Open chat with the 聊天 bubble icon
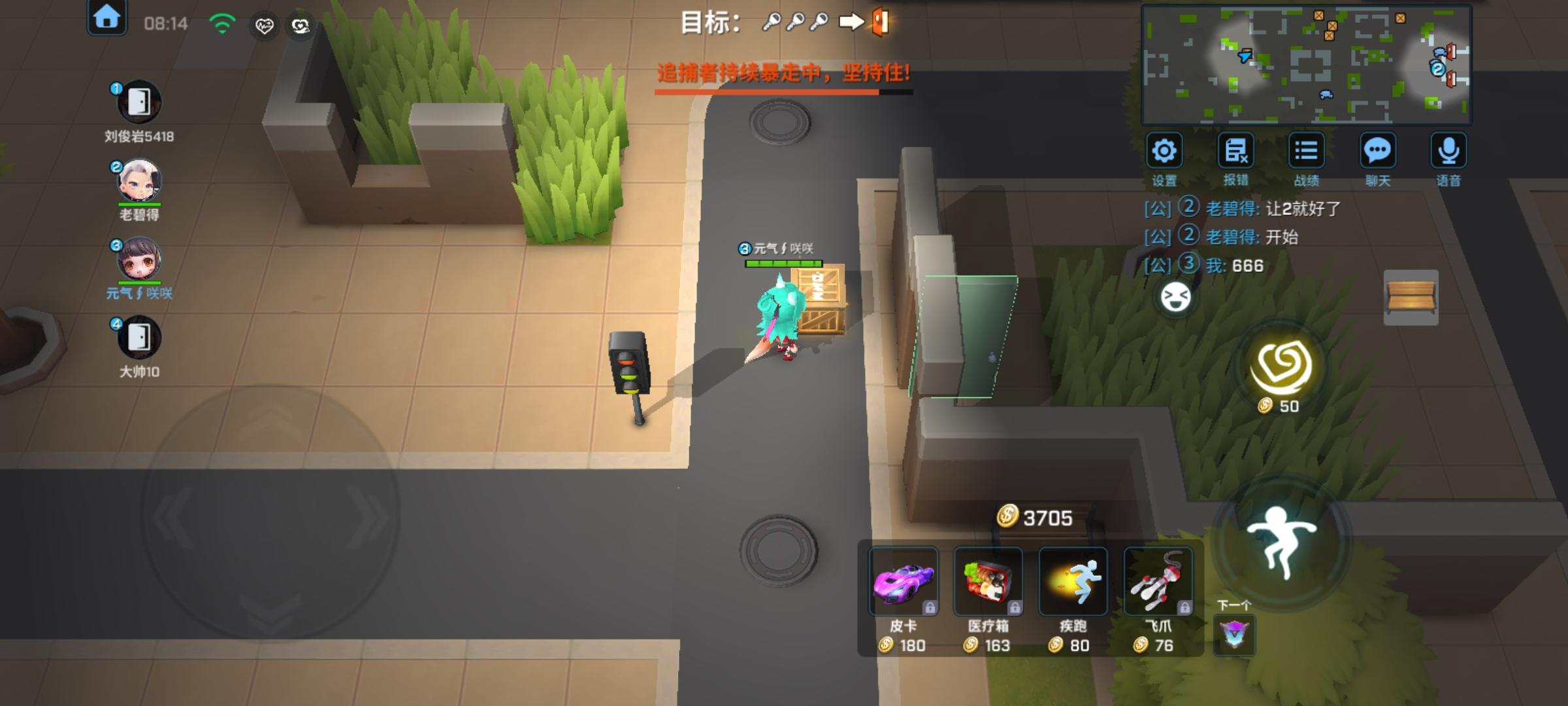The width and height of the screenshot is (1568, 706). pos(1379,151)
